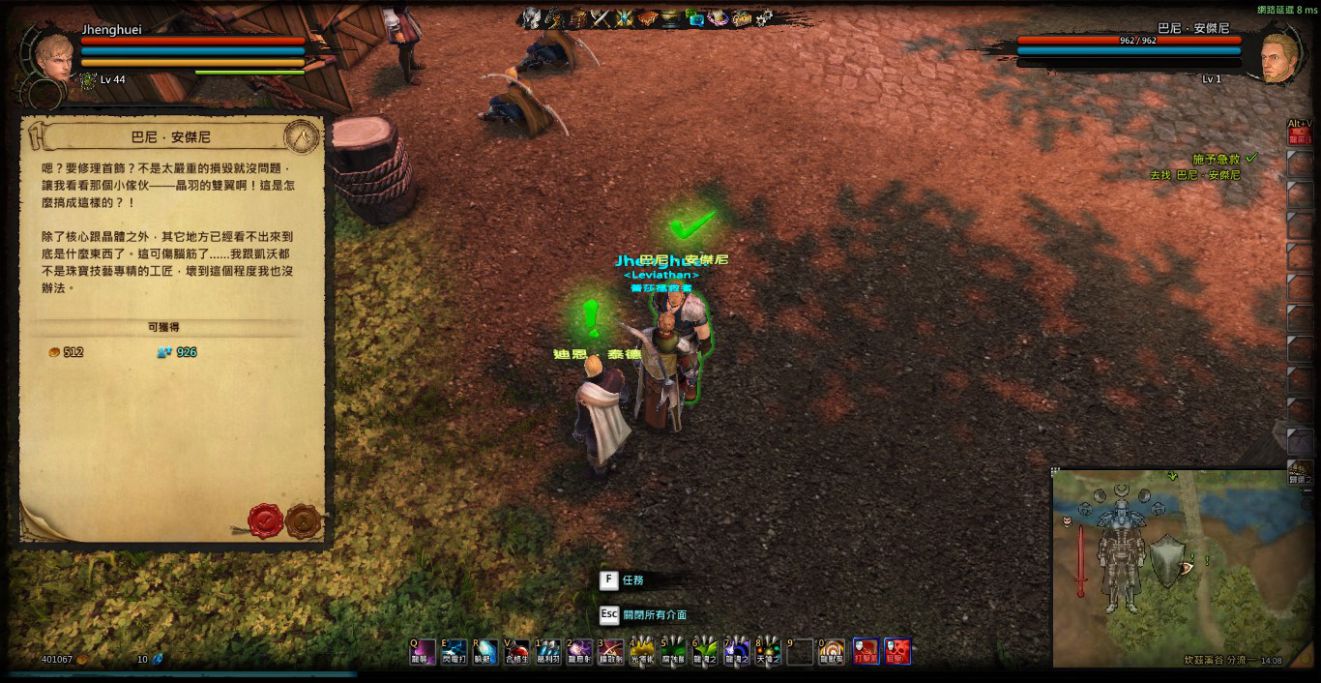The image size is (1321, 683).
Task: Click the tracked quest objective 去找 巴尼·安傑尼
Action: point(1194,175)
